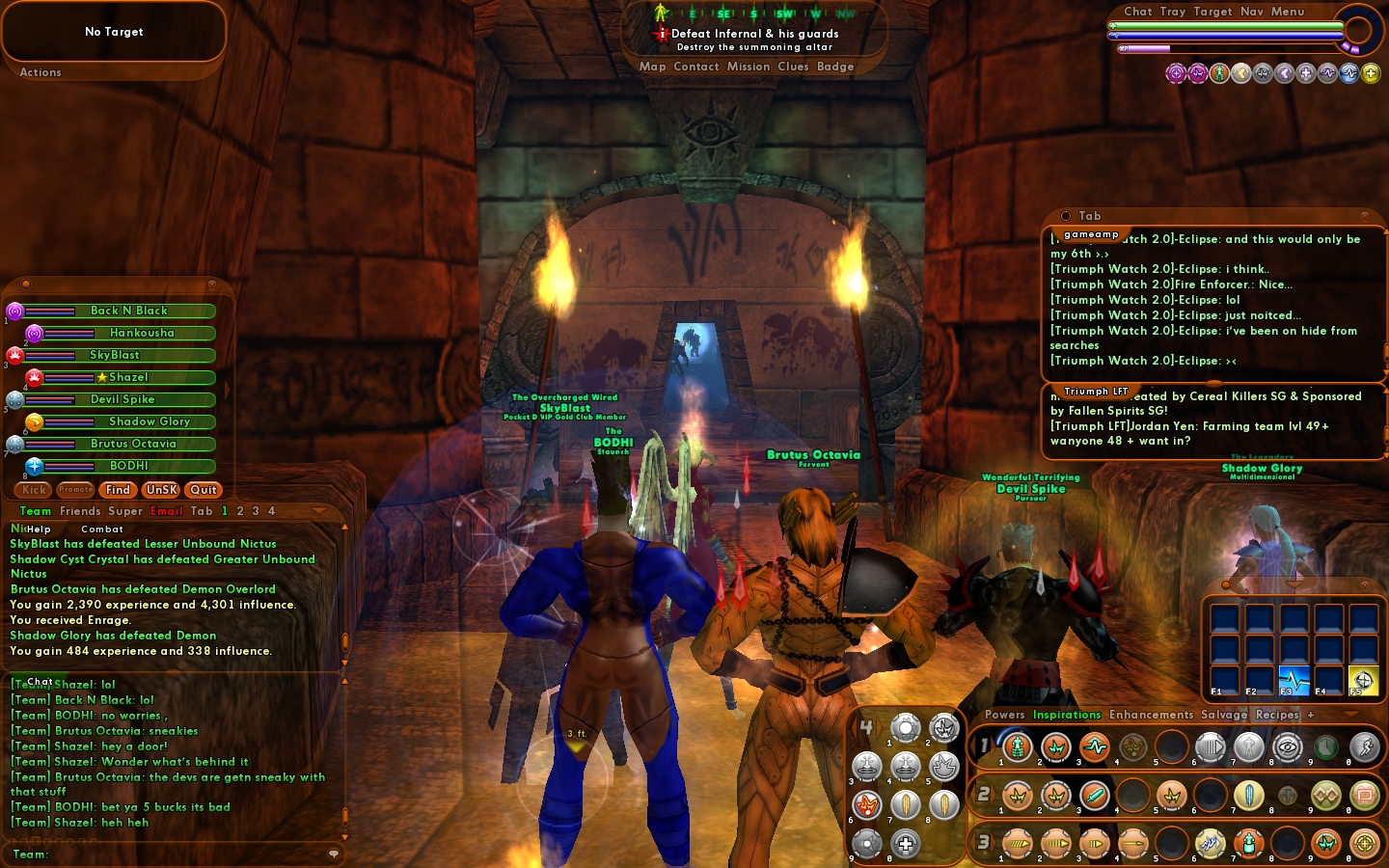Open the Email tab

pyautogui.click(x=166, y=511)
